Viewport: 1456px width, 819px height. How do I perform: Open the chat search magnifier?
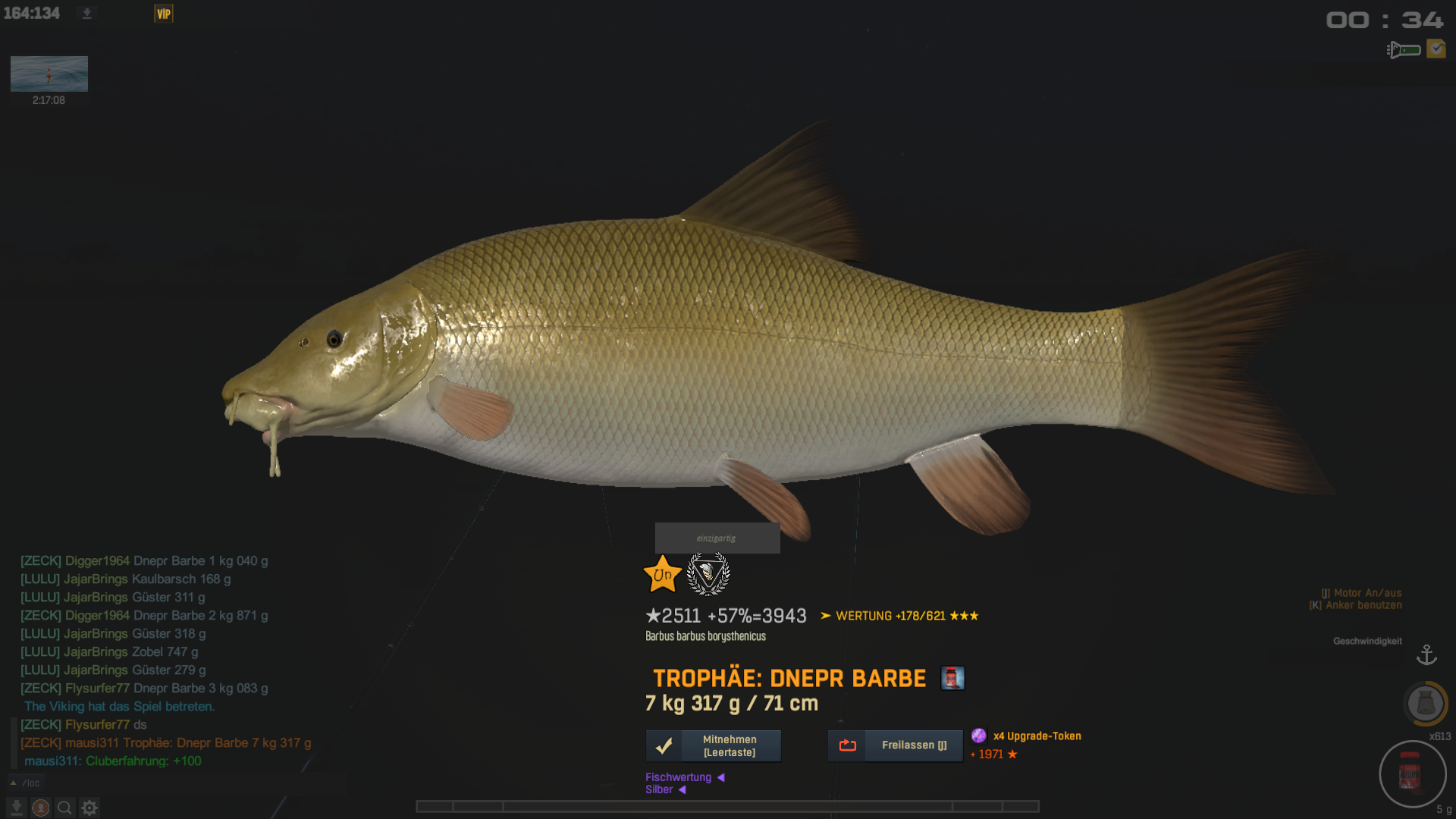point(65,808)
